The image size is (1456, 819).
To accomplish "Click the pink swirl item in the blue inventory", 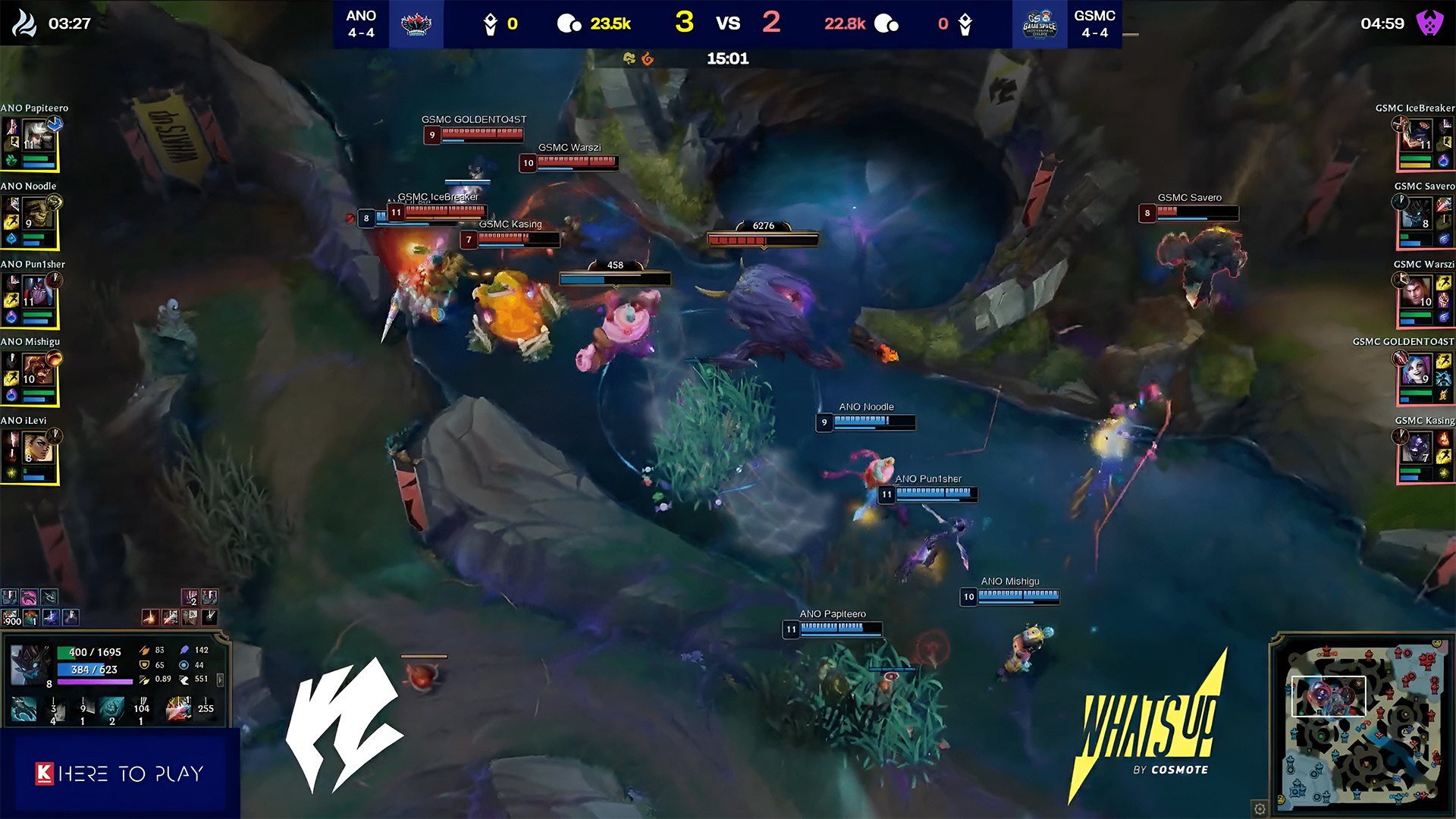I will pos(29,598).
